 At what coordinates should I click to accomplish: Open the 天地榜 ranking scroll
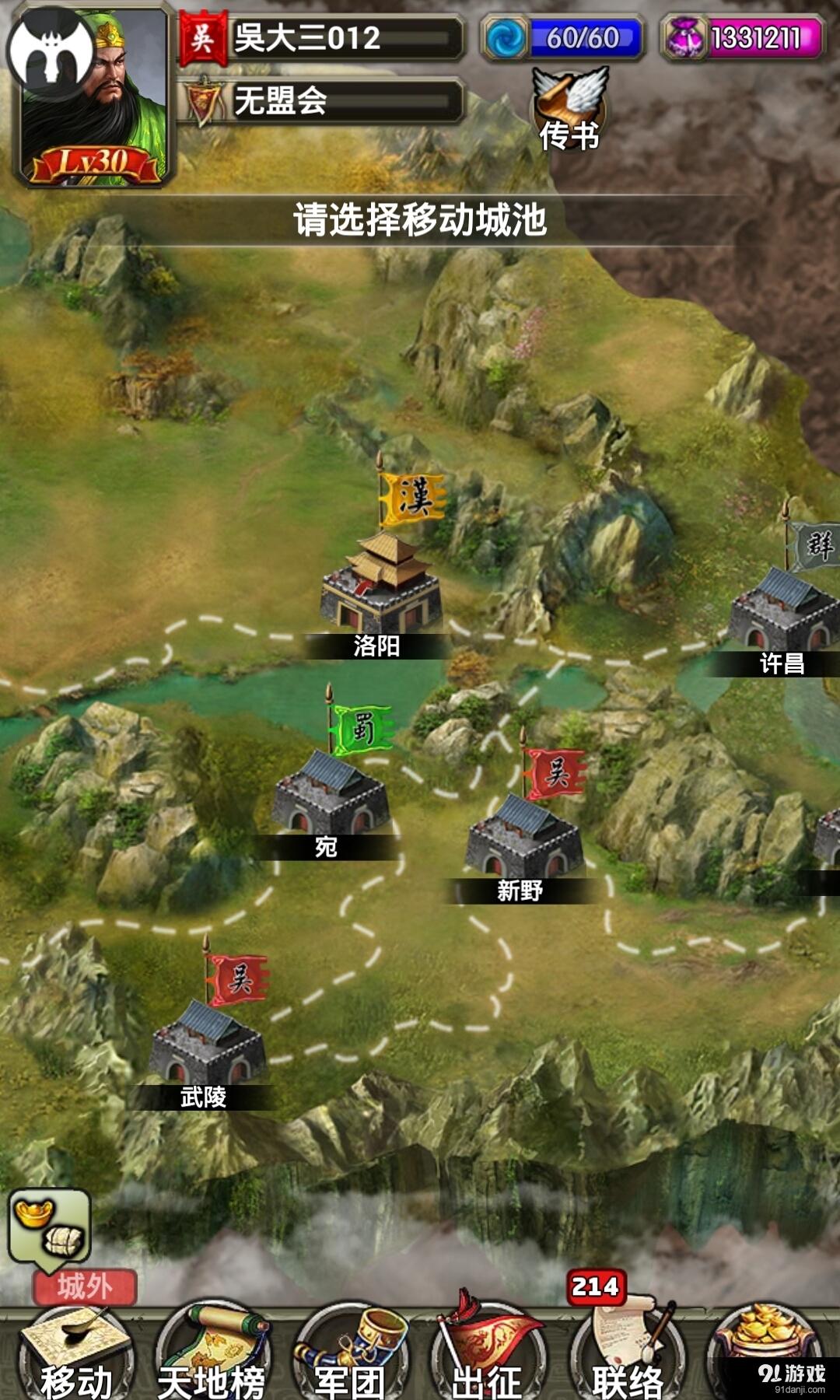(x=212, y=1355)
